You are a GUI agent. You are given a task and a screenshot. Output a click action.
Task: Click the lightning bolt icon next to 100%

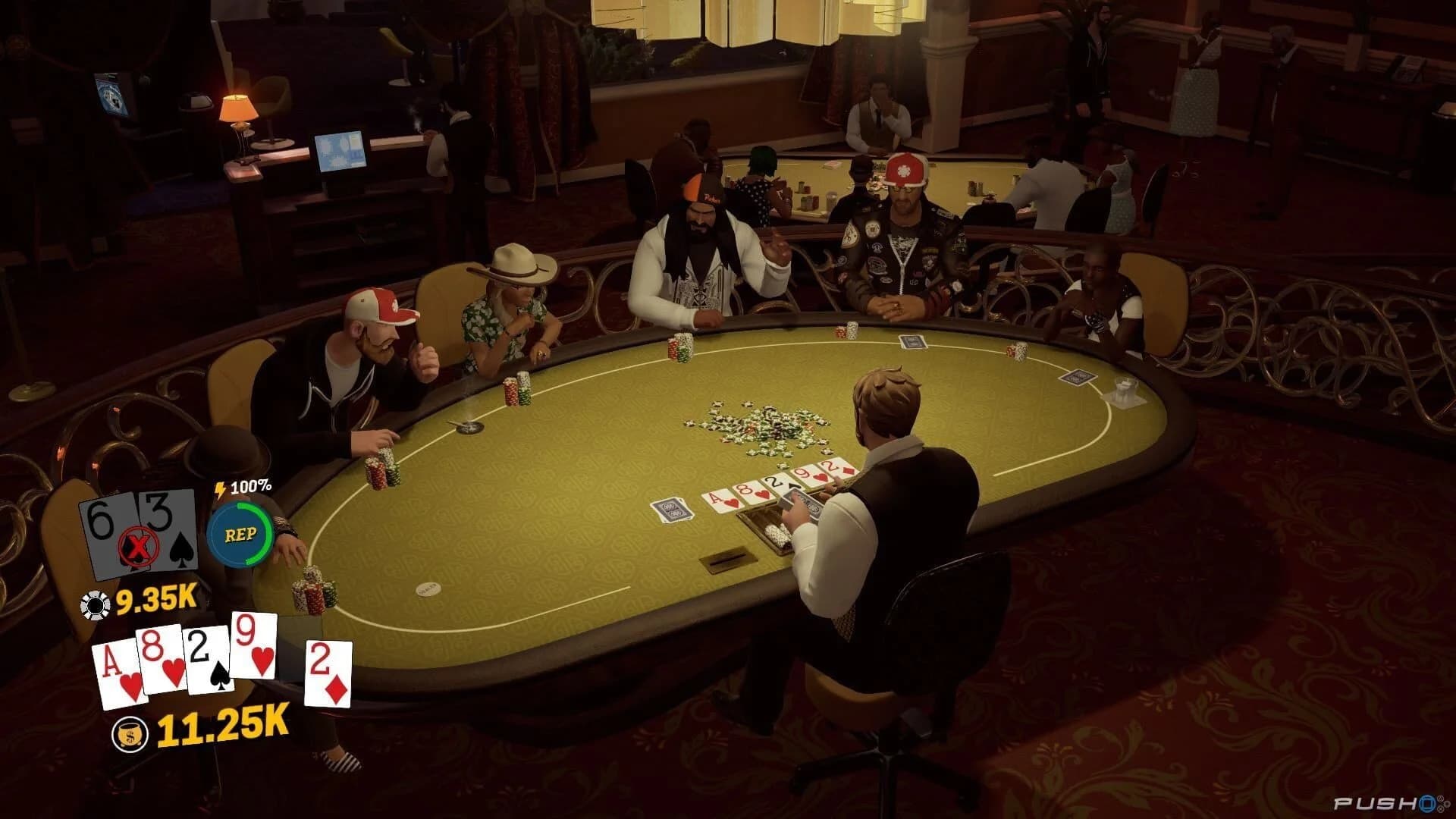click(221, 490)
